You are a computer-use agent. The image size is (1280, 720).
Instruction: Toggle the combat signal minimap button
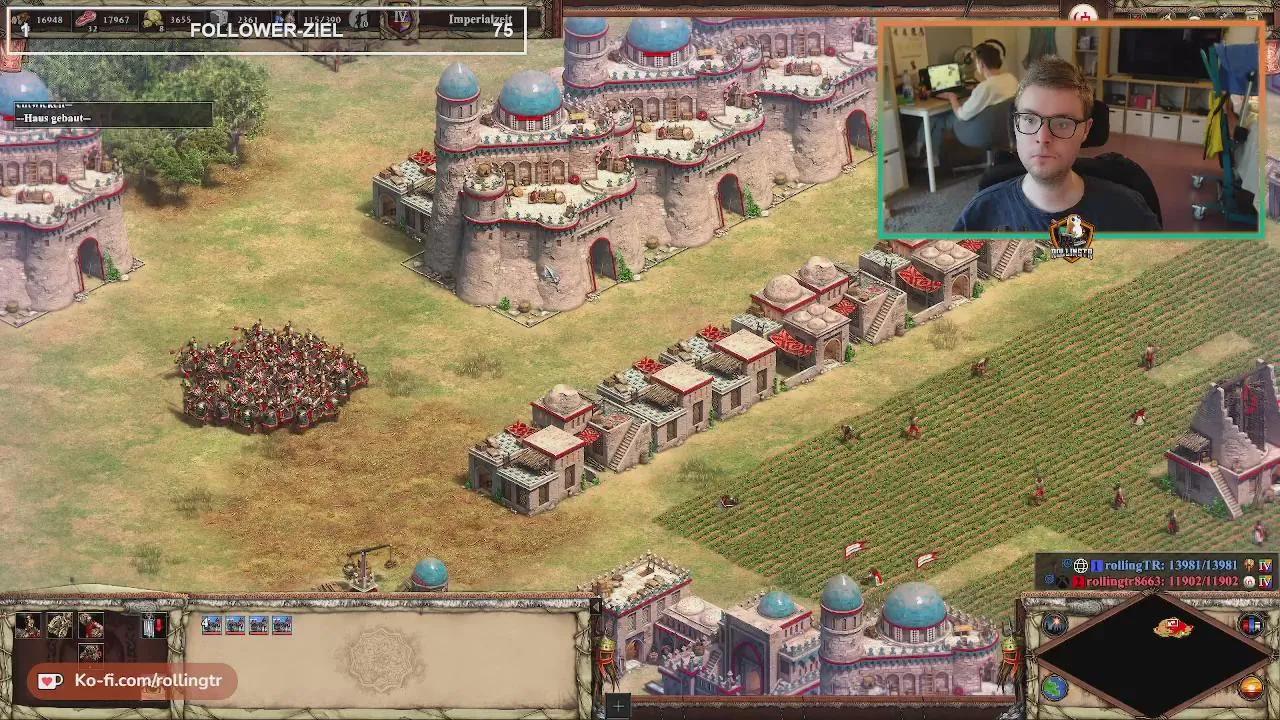point(1055,625)
